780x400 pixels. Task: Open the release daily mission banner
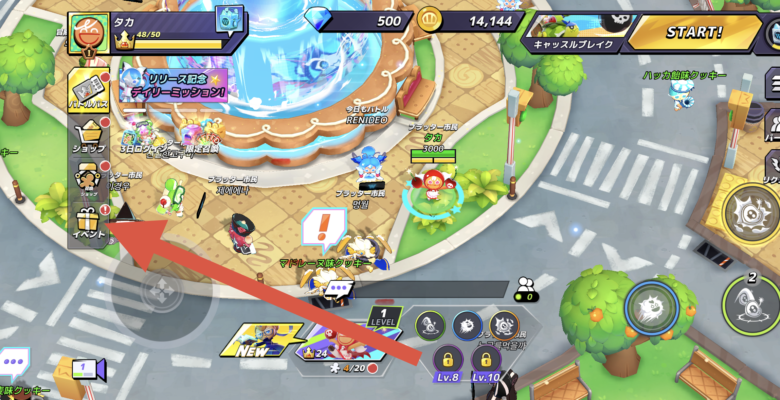(173, 83)
